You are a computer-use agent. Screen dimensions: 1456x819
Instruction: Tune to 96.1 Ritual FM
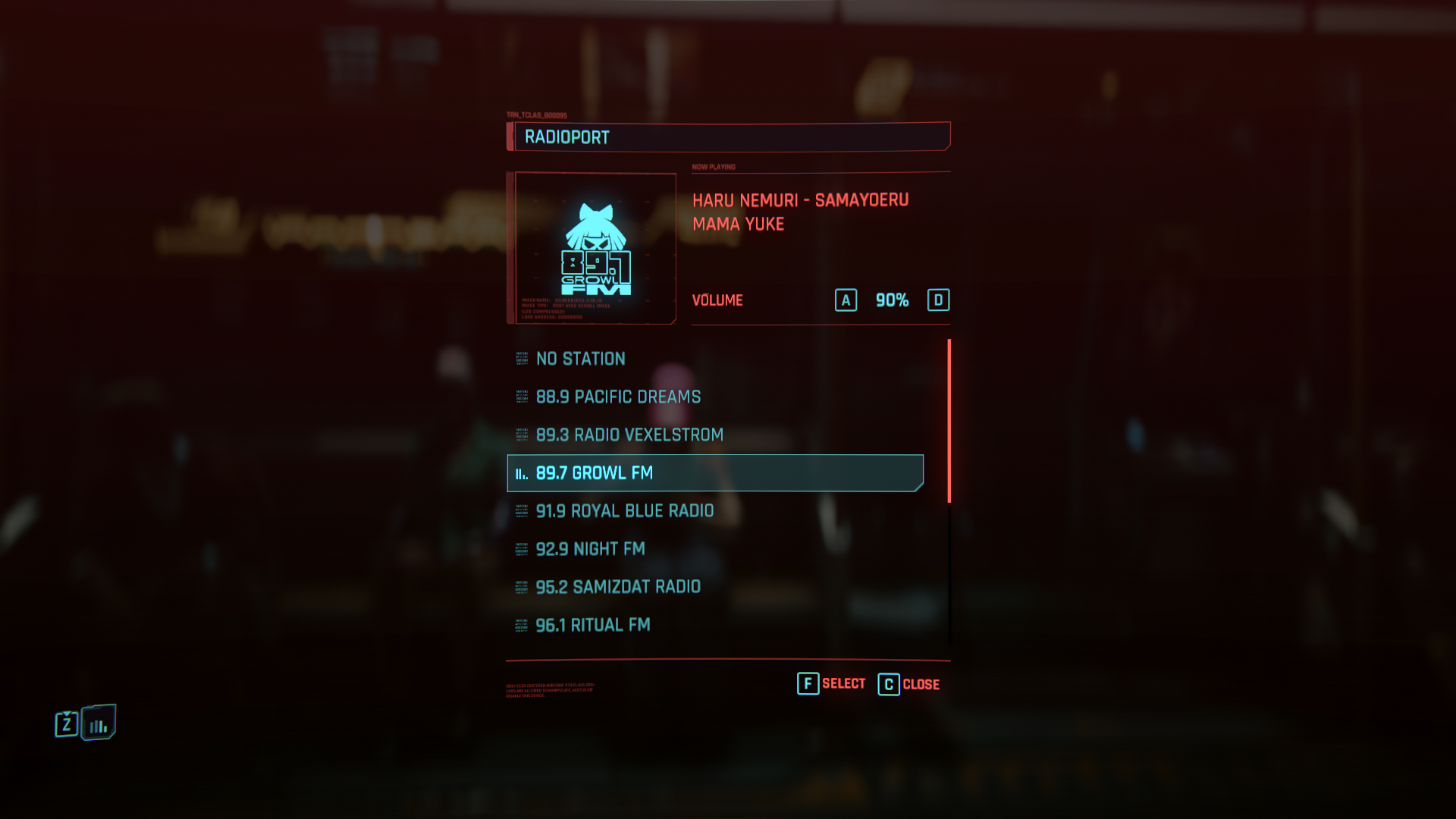tap(593, 624)
